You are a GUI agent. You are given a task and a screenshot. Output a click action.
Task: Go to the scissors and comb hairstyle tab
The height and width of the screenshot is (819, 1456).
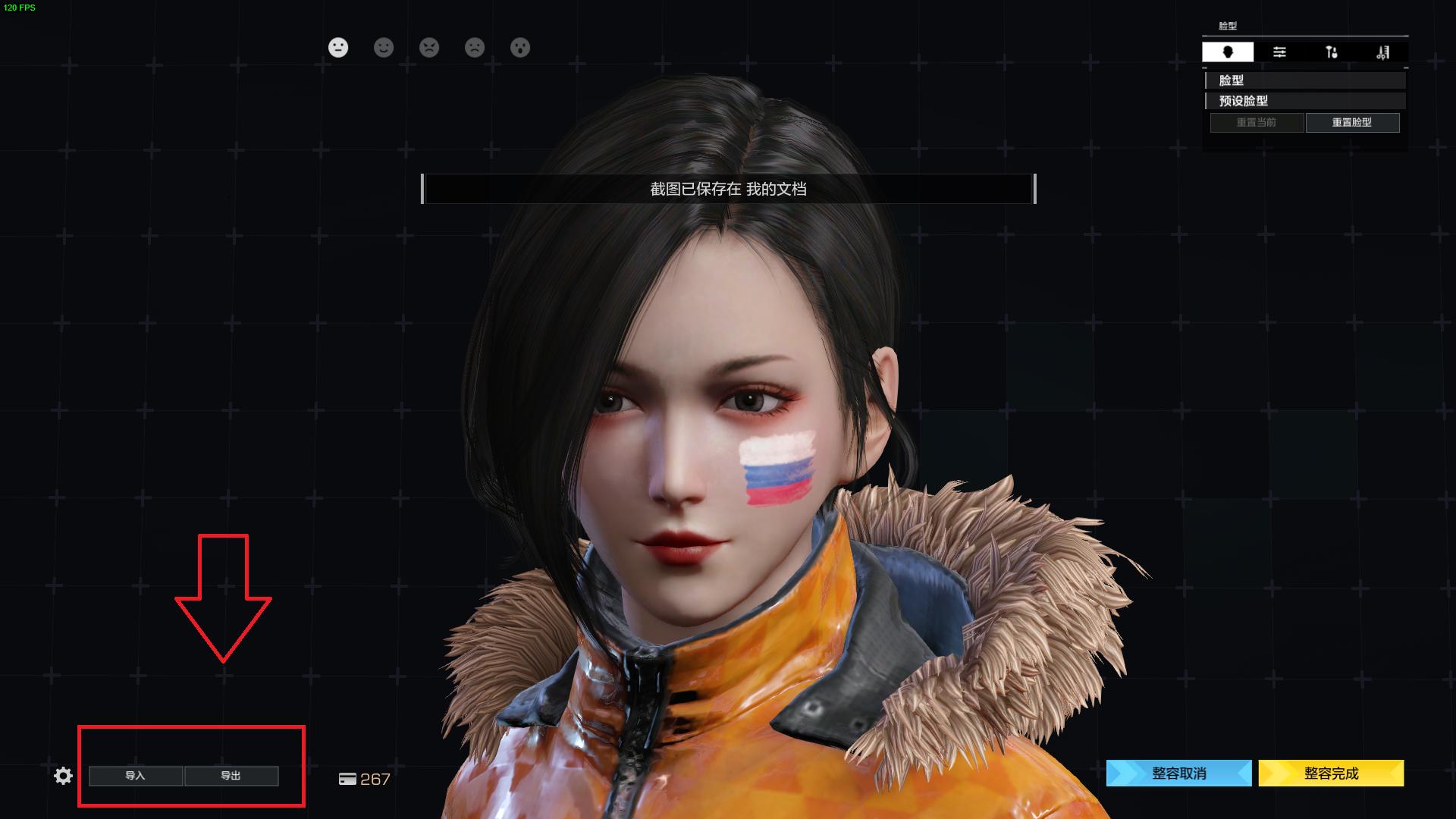click(1382, 52)
